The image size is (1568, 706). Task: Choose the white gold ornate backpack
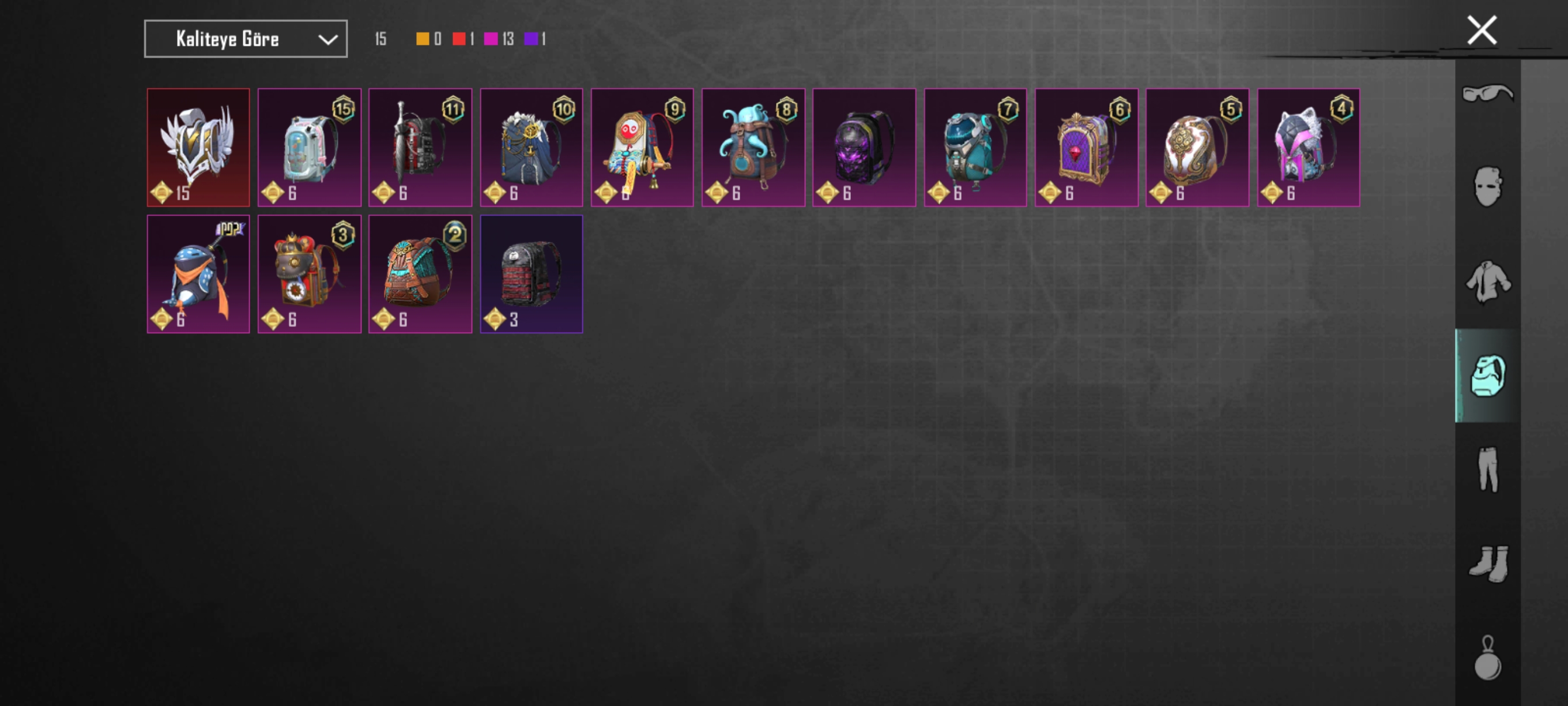coord(1197,148)
